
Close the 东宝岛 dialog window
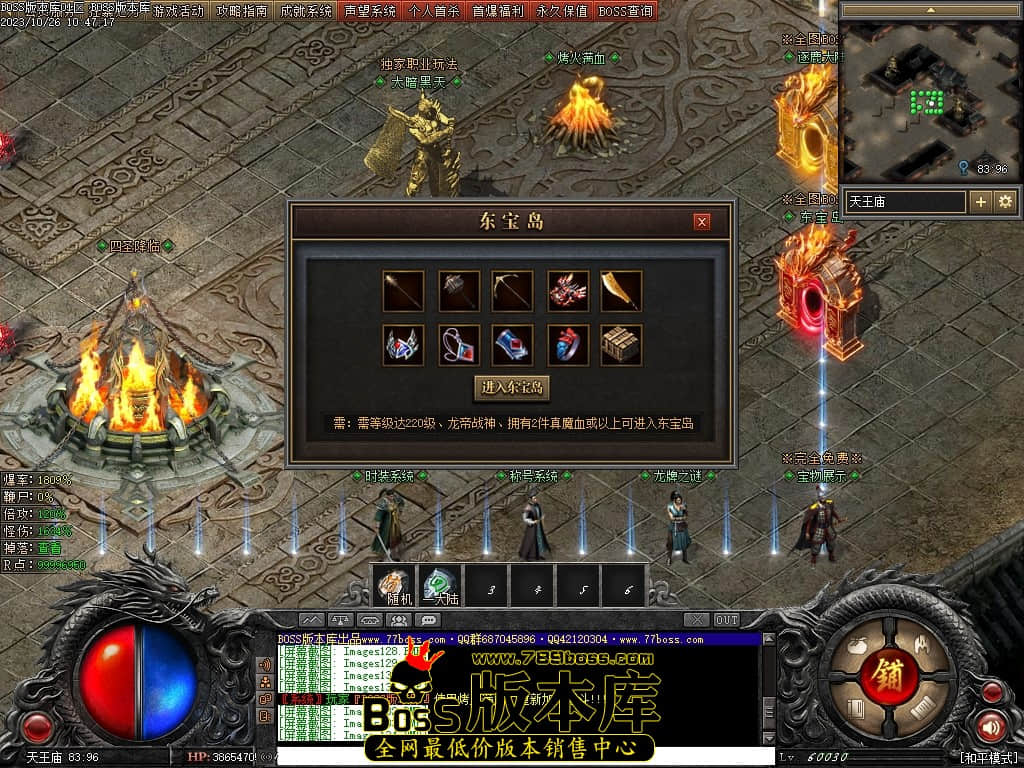(x=702, y=221)
